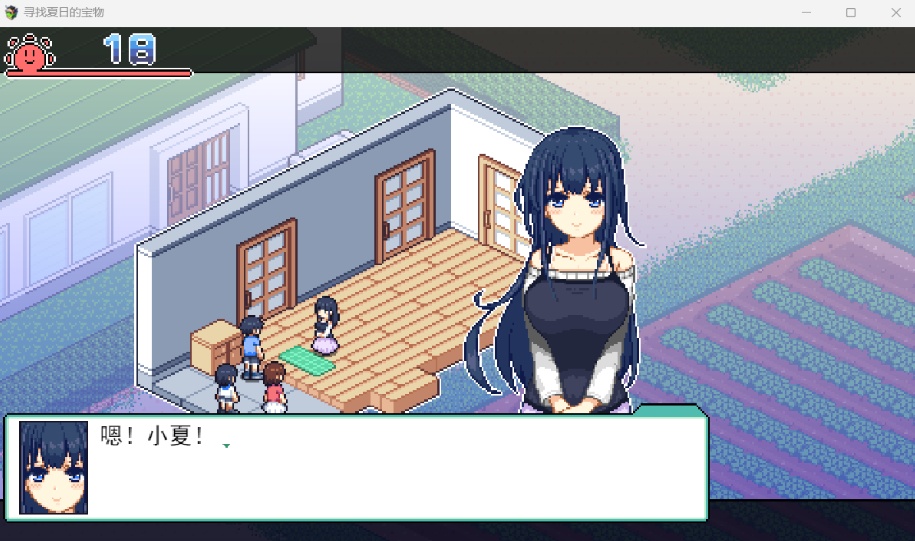Viewport: 915px width, 541px height.
Task: Advance the dialogue box text
Action: pos(400,468)
